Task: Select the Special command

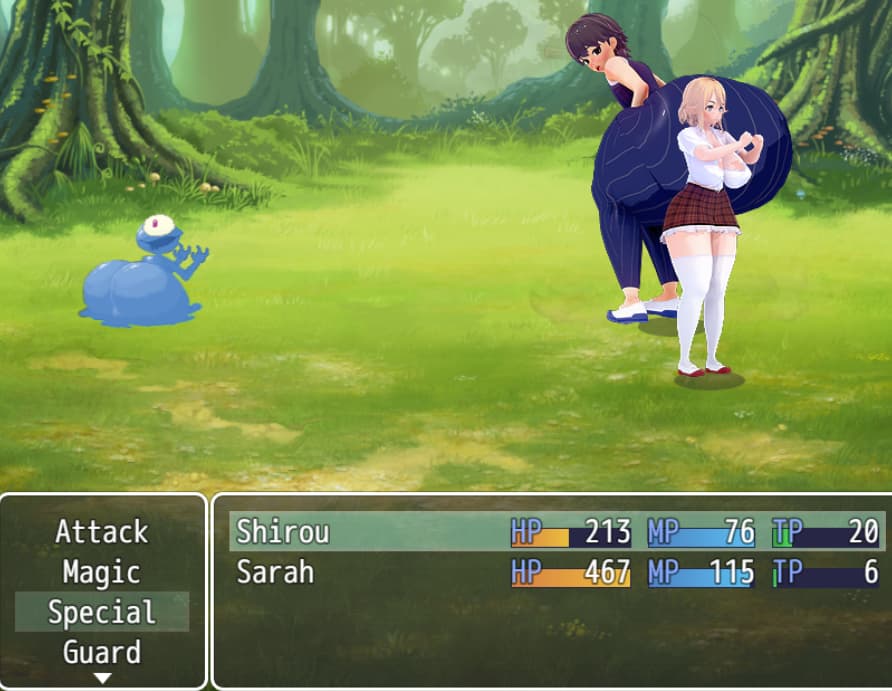Action: click(x=102, y=612)
